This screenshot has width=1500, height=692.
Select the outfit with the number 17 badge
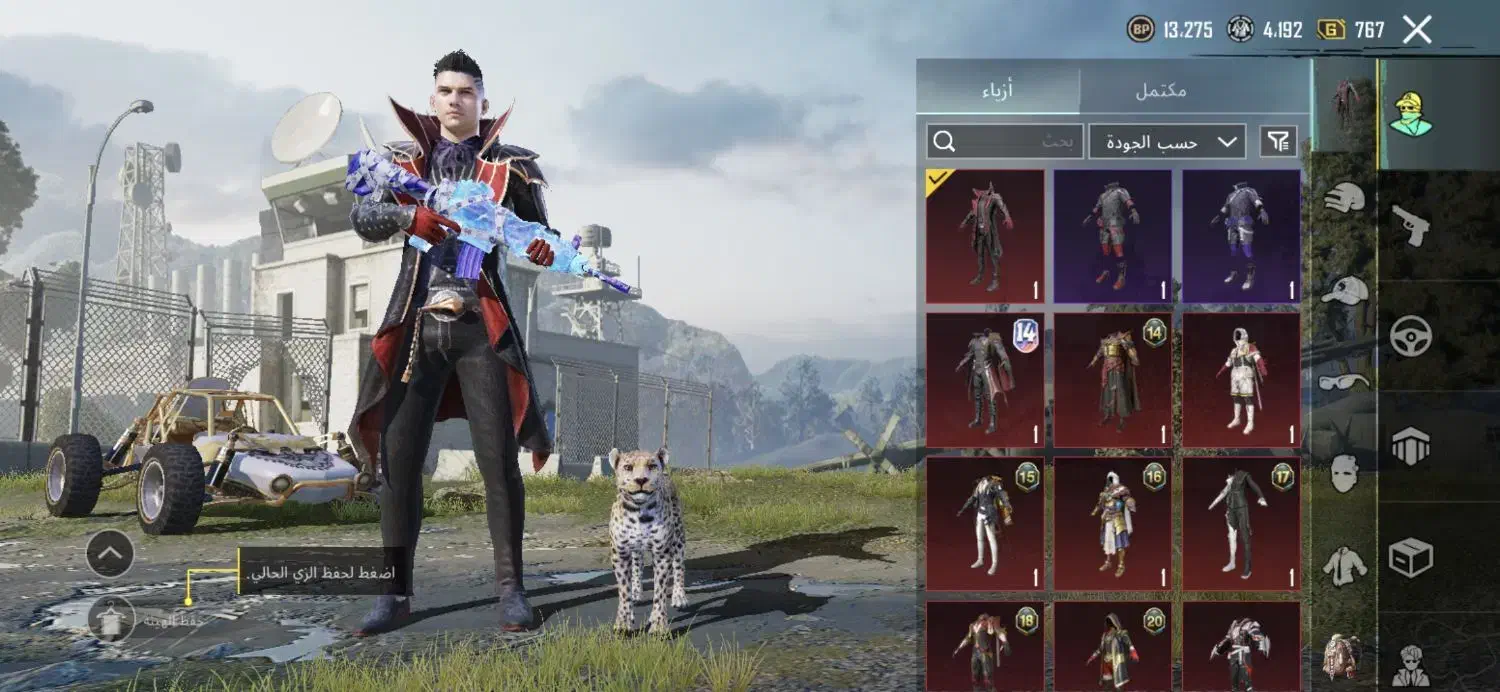1241,524
